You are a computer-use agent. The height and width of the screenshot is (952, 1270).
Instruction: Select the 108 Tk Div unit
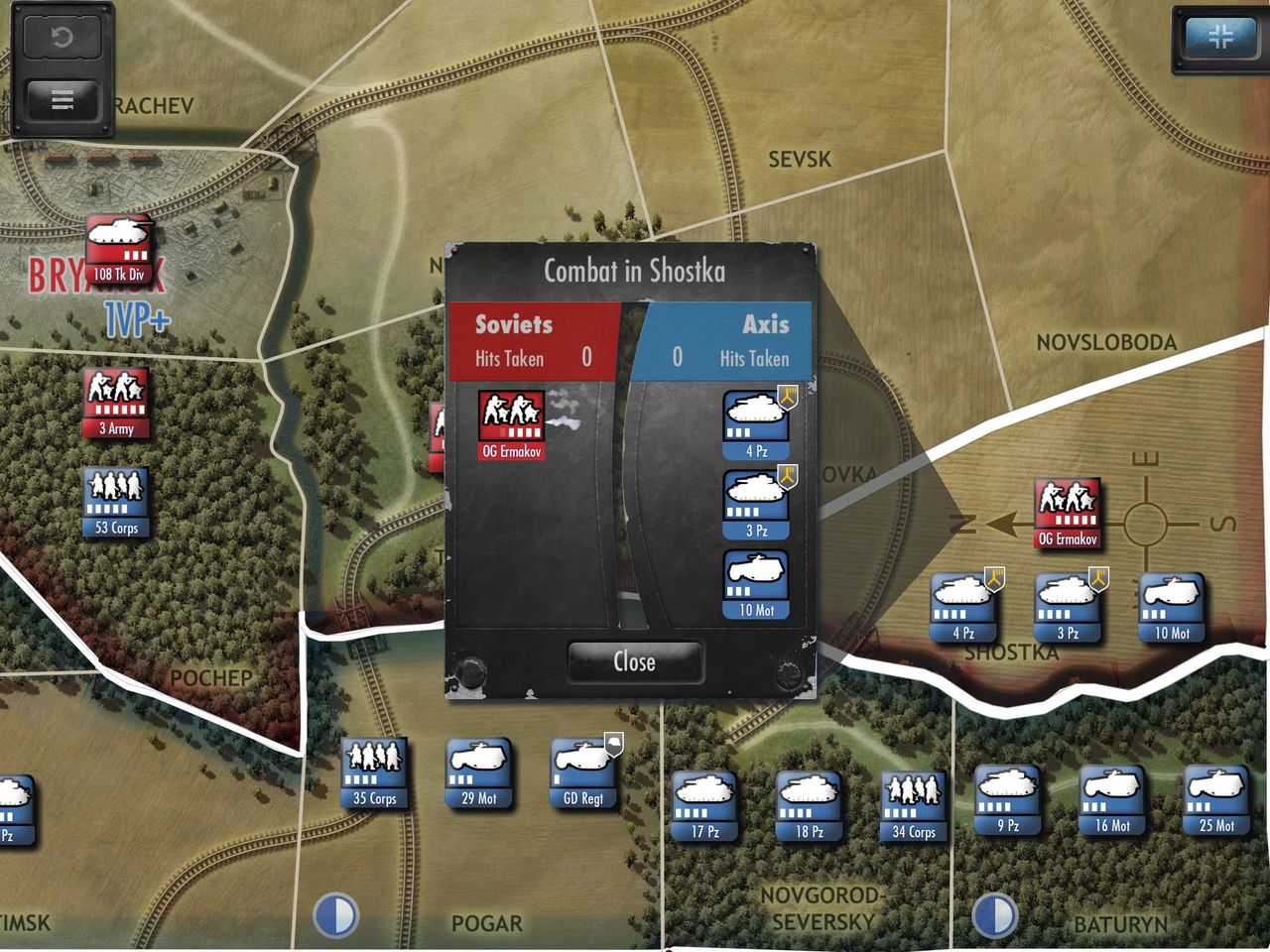click(x=119, y=249)
